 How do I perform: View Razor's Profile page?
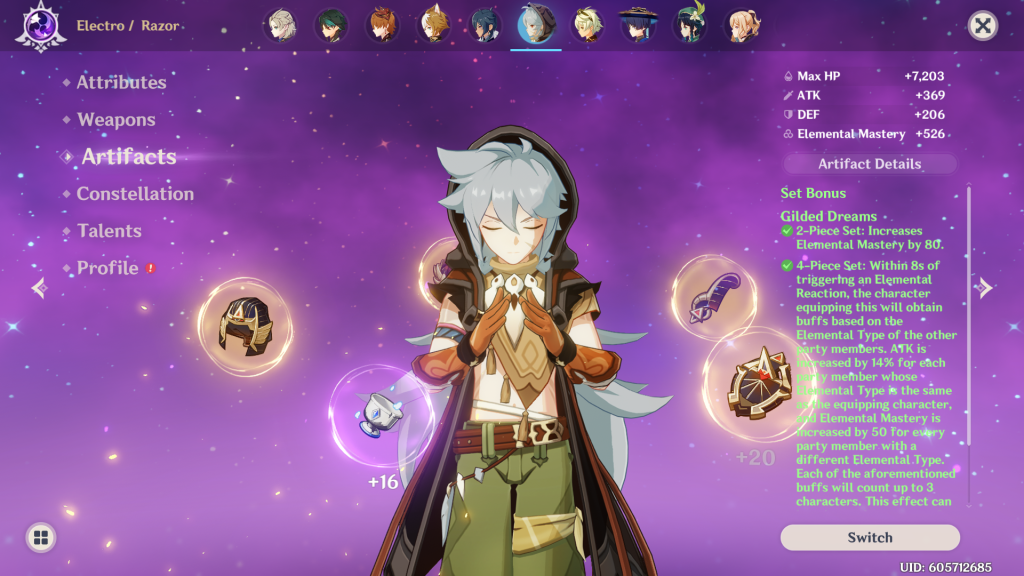click(107, 268)
